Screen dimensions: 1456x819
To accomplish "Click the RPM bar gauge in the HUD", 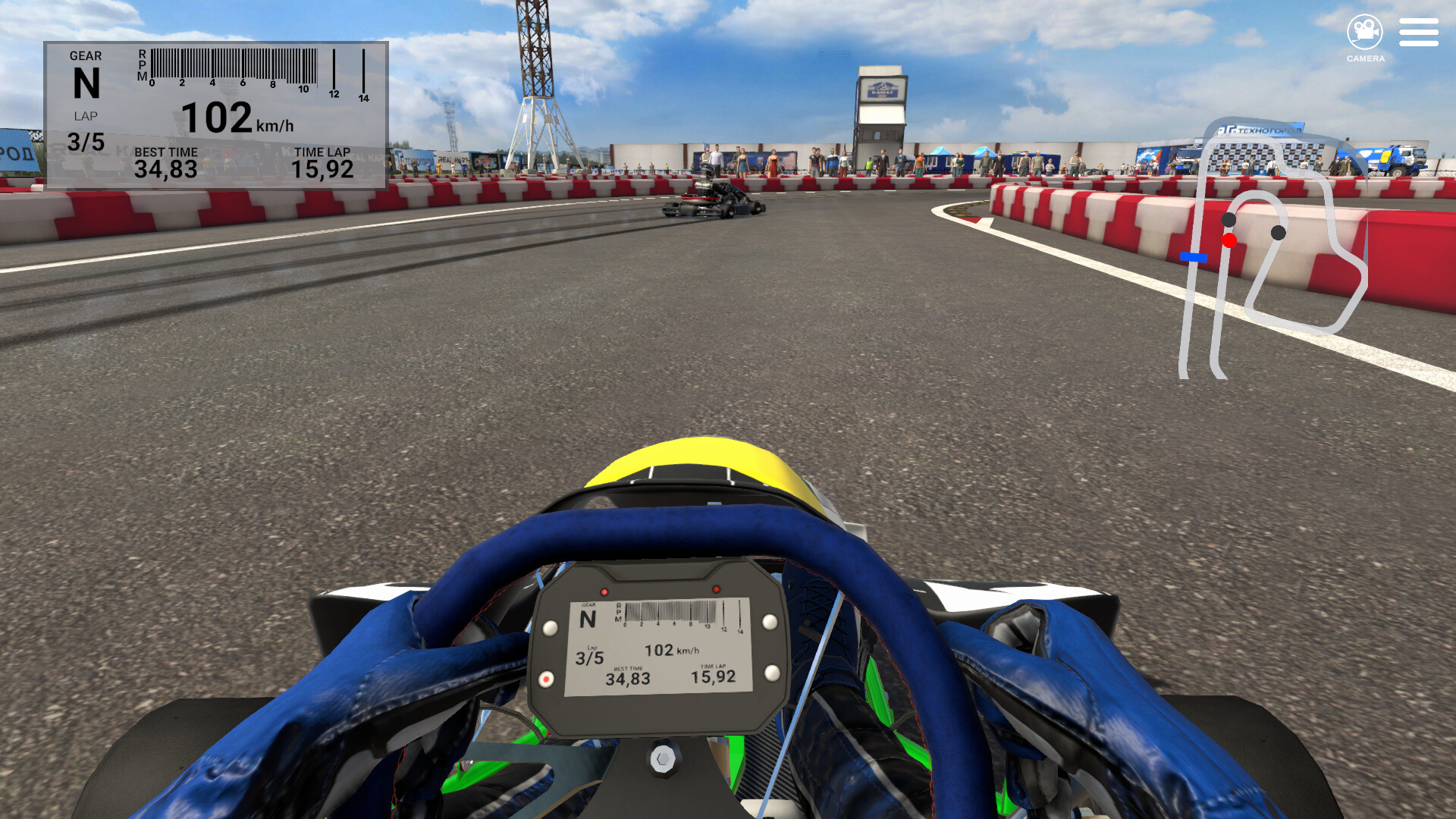I will coord(235,64).
